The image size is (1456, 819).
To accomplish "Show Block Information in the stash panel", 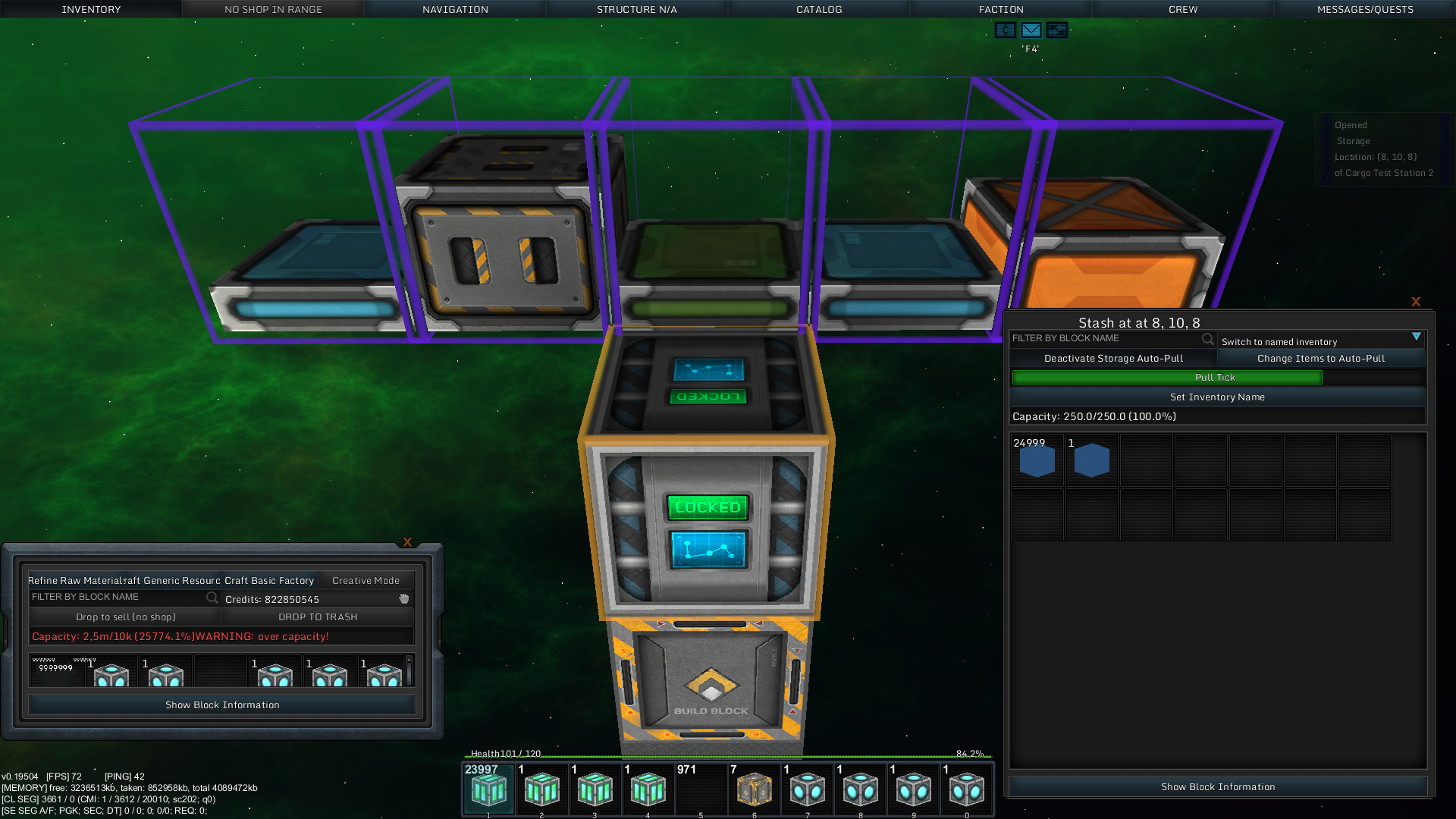I will point(1218,786).
